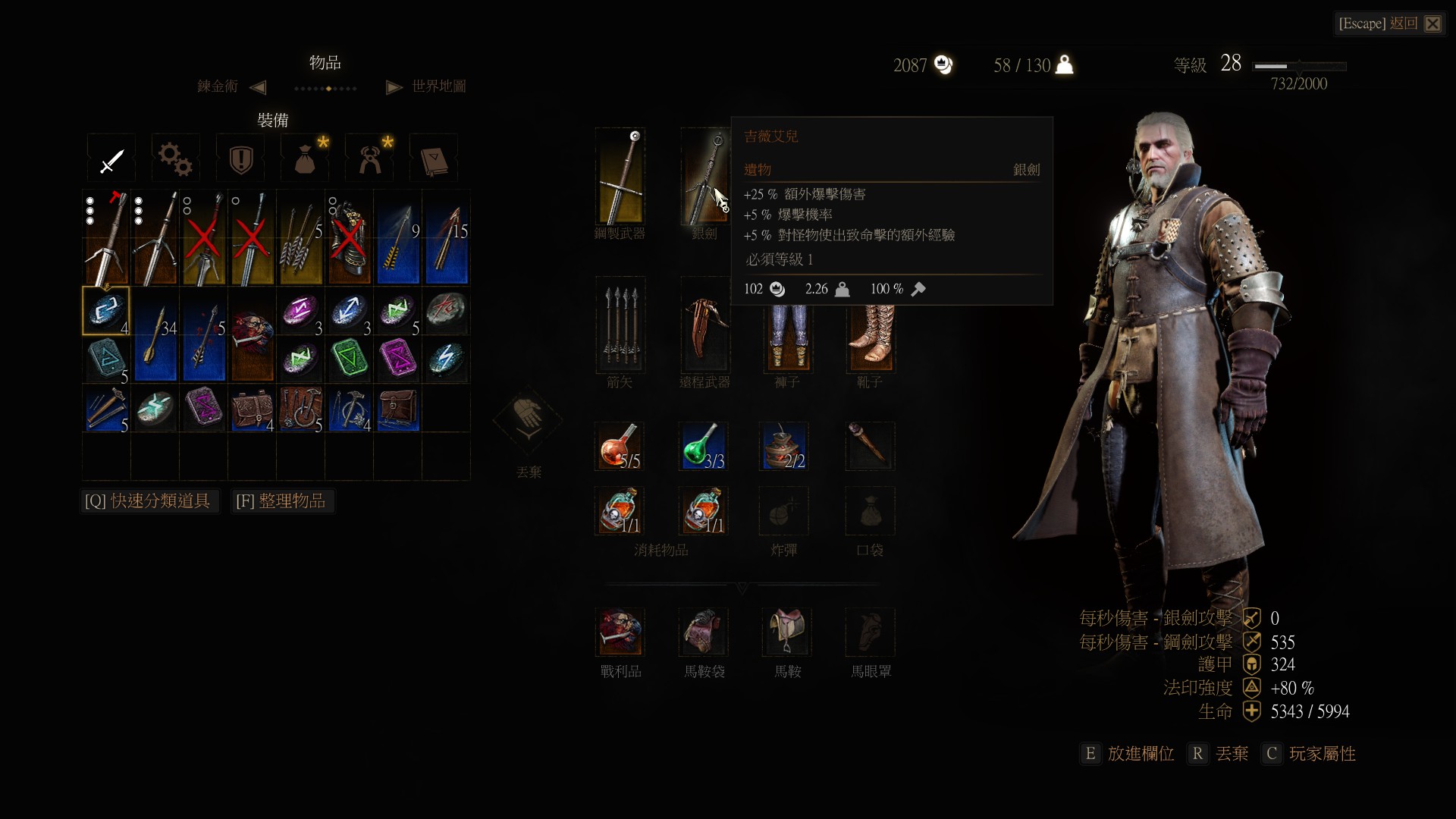Screen dimensions: 1456x819
Task: Open the pouch items tab
Action: click(305, 159)
